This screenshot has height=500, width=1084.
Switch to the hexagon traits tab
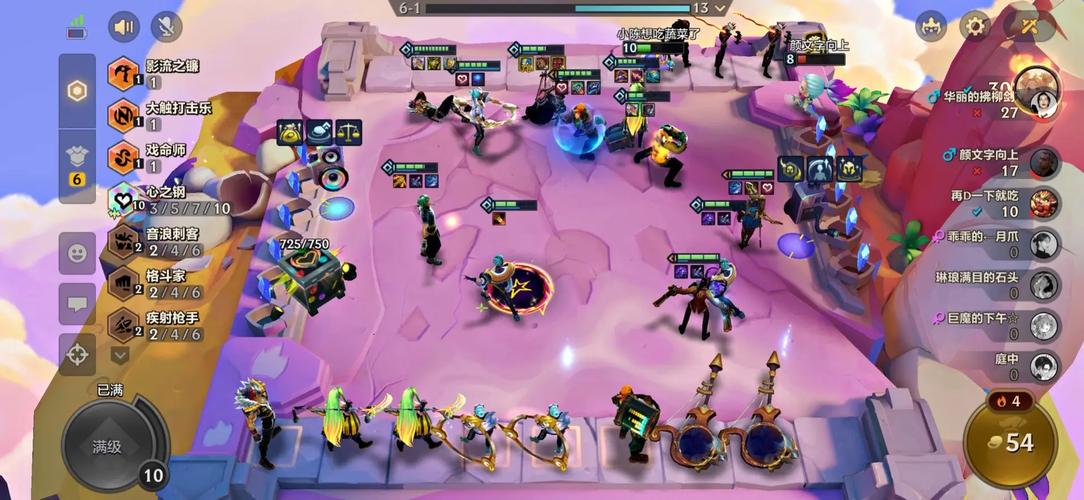tap(77, 90)
